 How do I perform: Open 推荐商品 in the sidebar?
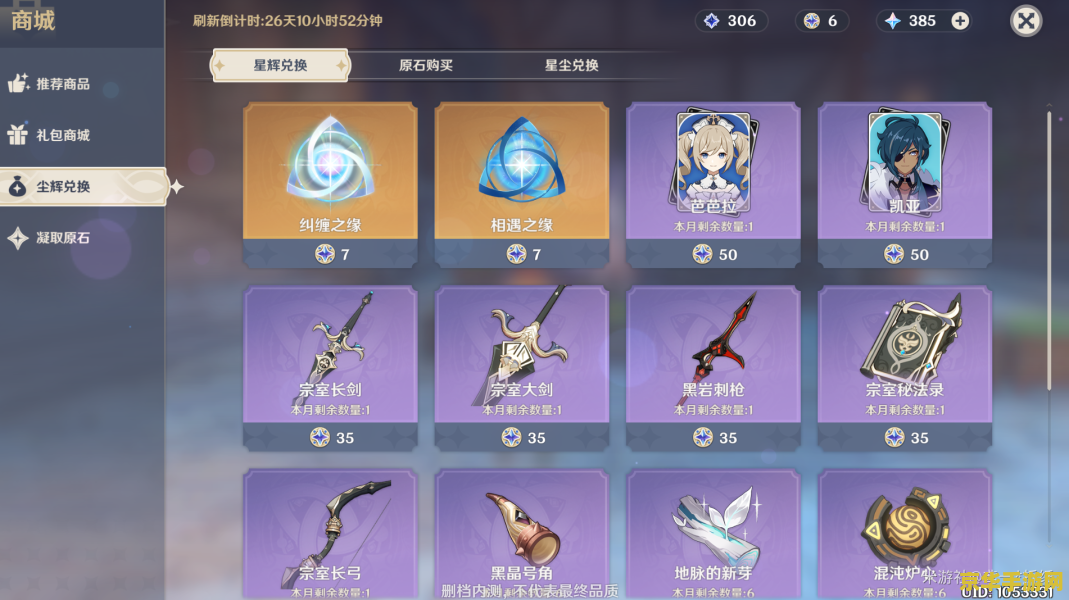tap(62, 84)
